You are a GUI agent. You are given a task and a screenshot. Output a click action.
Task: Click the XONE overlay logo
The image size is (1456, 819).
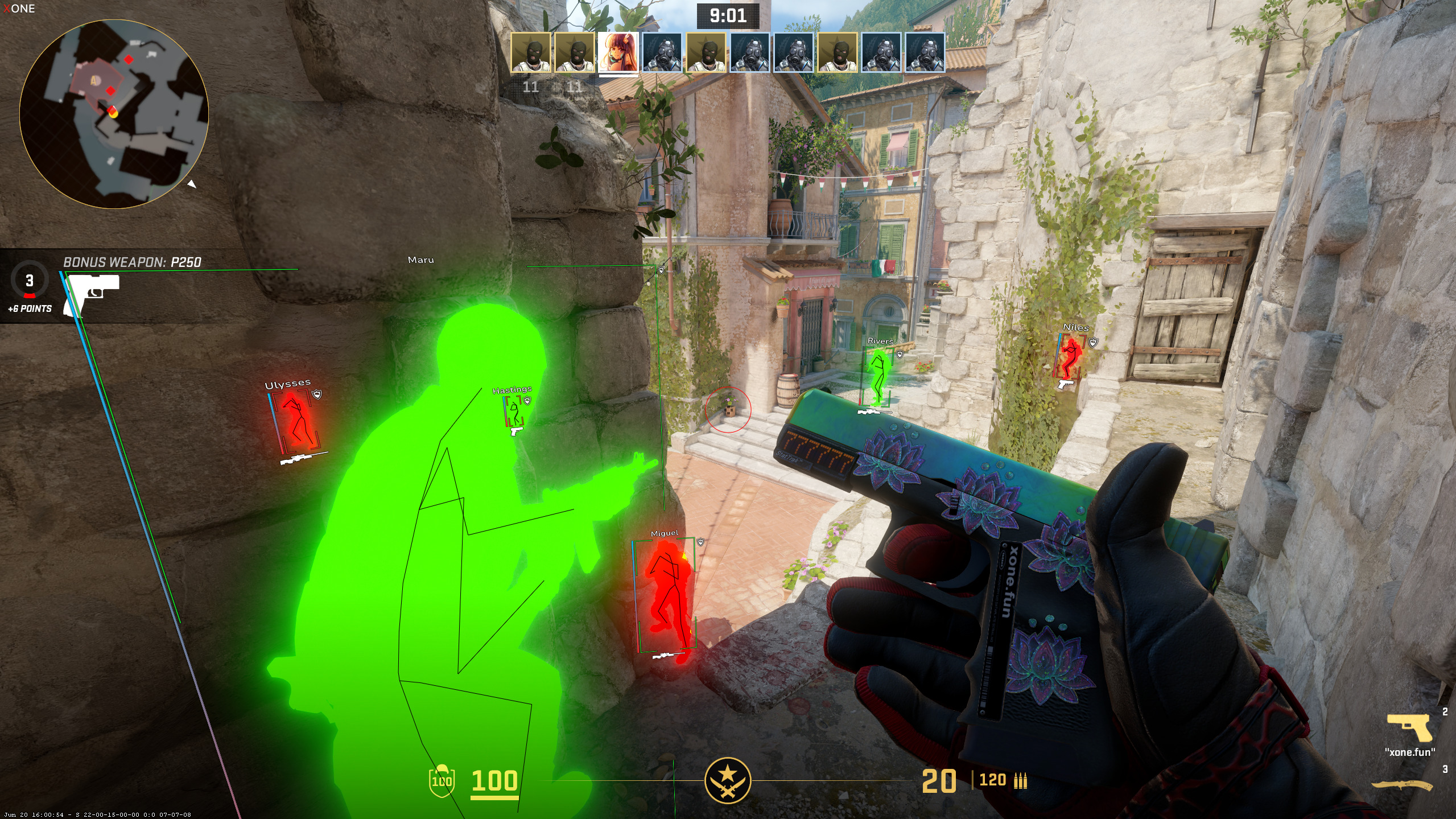pos(19,9)
